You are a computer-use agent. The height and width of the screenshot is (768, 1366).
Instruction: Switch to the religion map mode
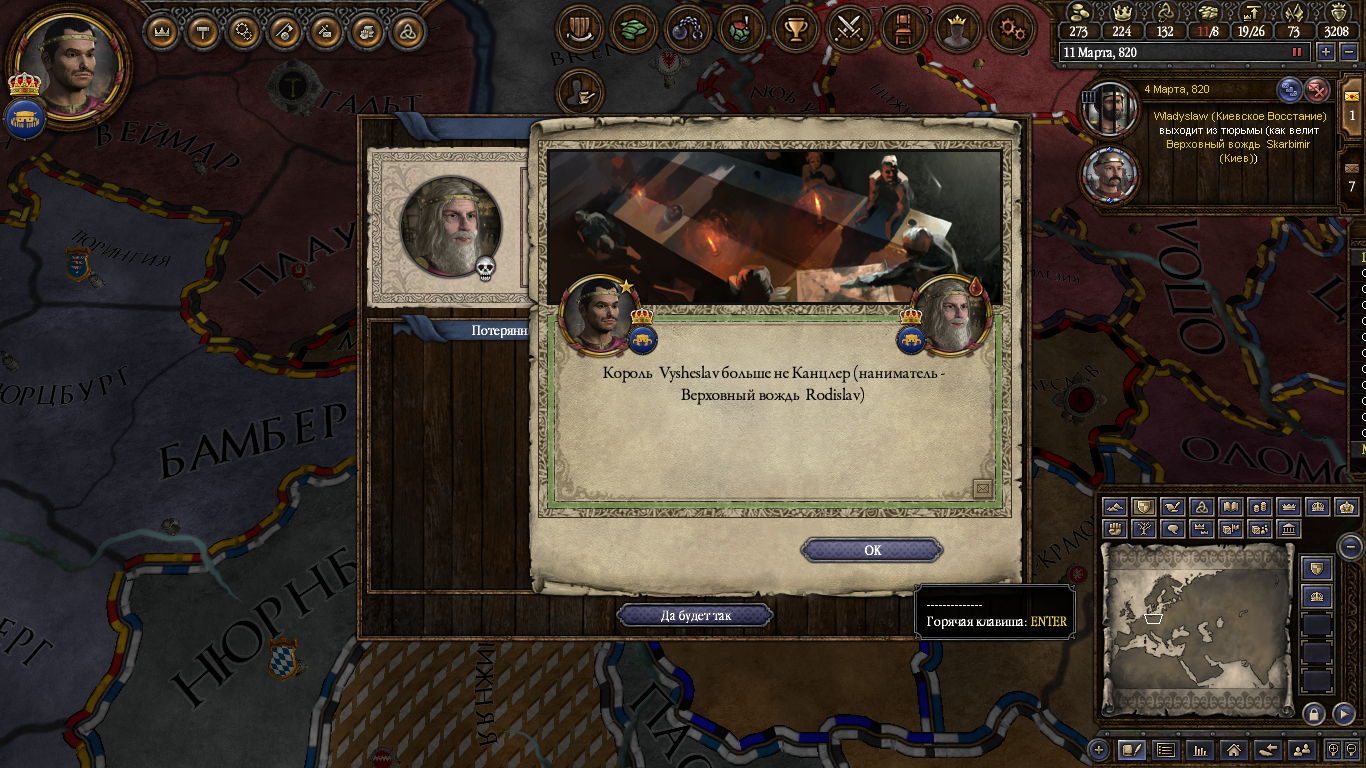pos(1202,508)
